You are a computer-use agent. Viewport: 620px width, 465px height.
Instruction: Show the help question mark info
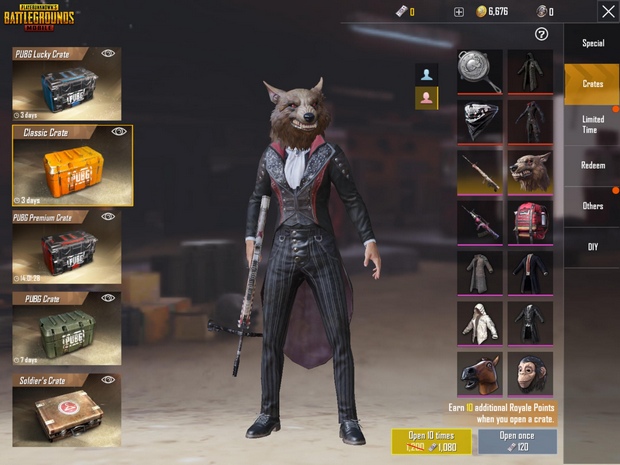[x=541, y=34]
